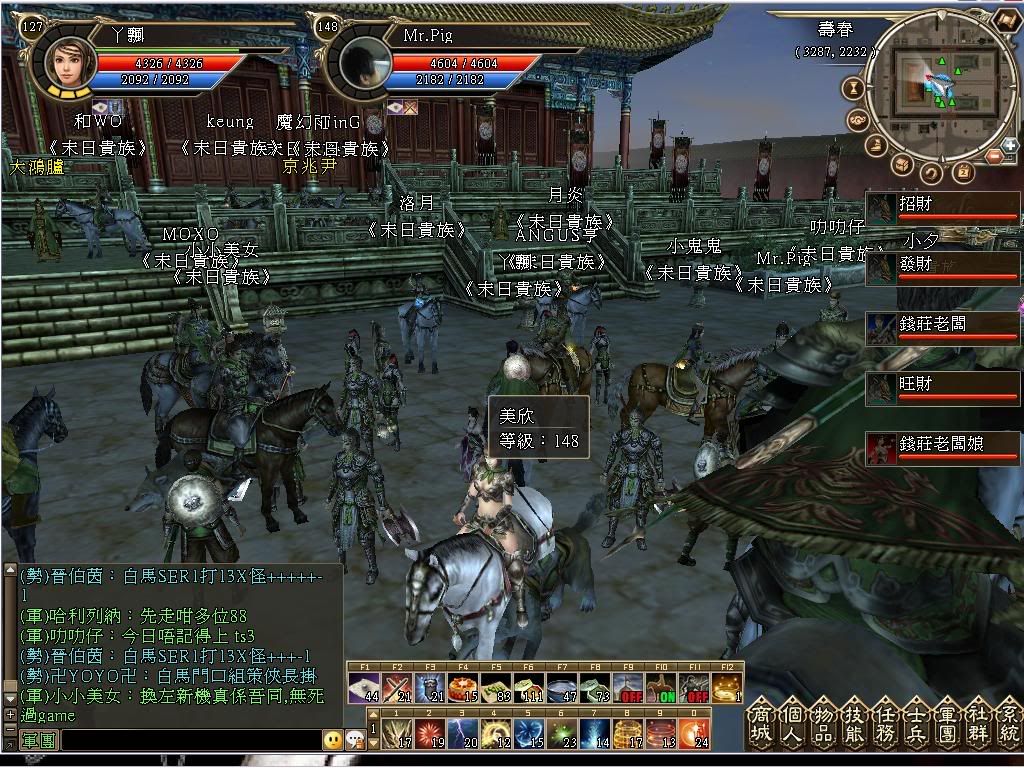Click the minimap zoom-out minus button
The width and height of the screenshot is (1024, 768).
pos(994,157)
